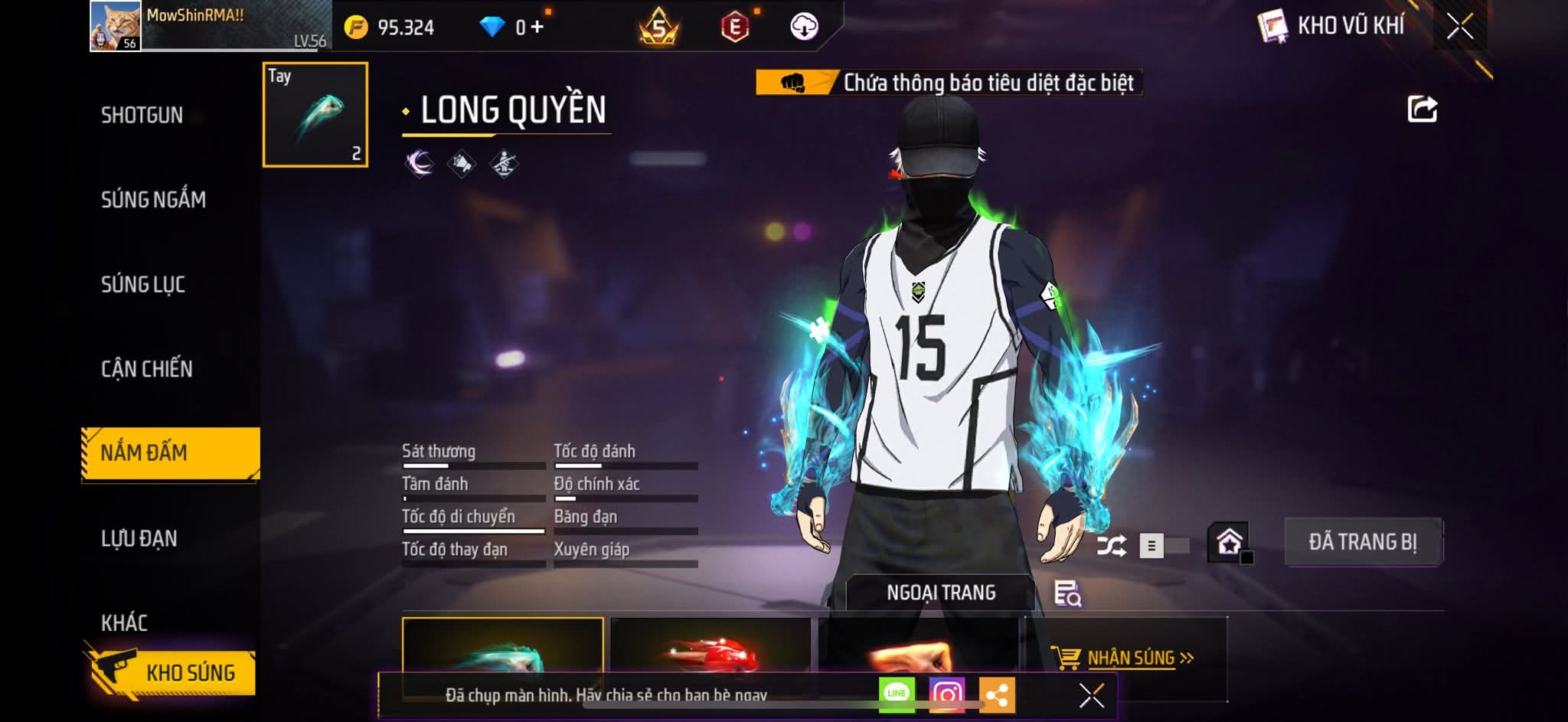The image size is (1568, 722).
Task: Select the Tay fist skin slot
Action: click(315, 115)
